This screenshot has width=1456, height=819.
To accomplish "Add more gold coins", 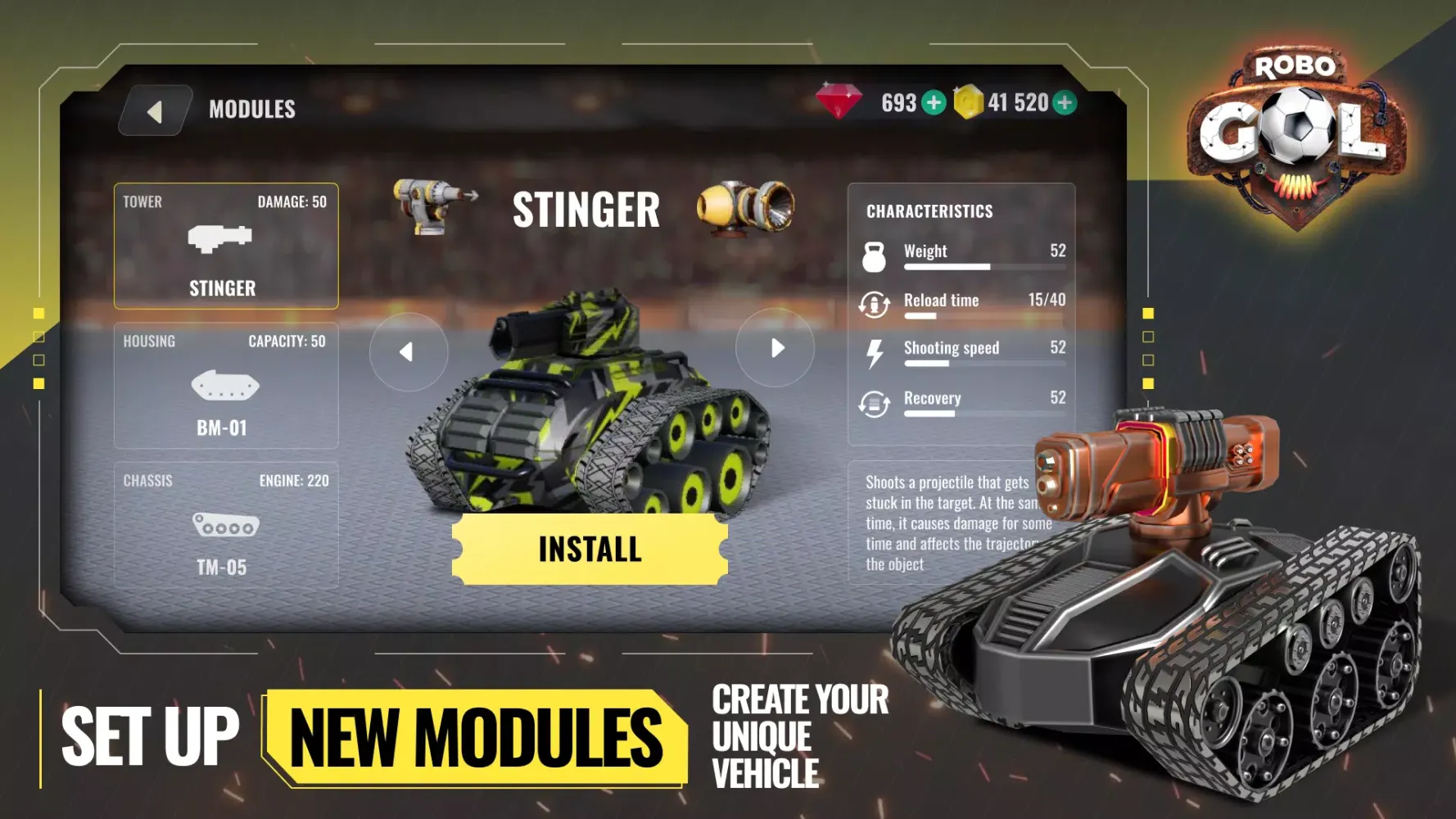I will tap(1064, 103).
